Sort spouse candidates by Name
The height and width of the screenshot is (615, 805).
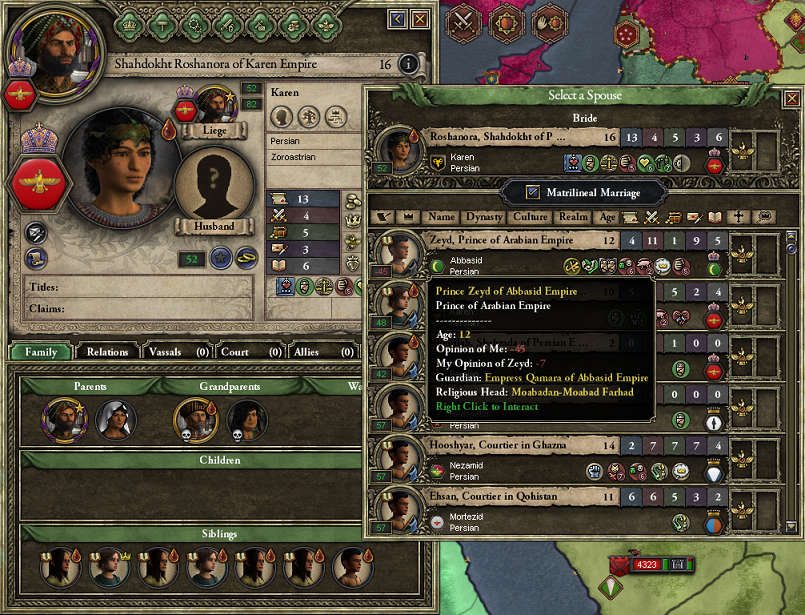click(441, 216)
